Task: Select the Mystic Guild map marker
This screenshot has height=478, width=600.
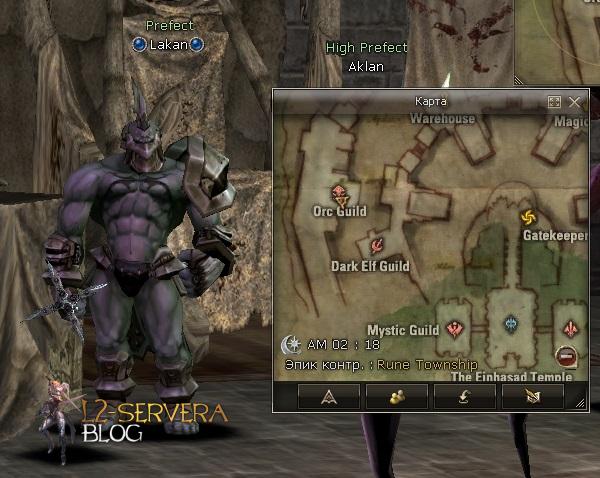Action: coord(456,326)
